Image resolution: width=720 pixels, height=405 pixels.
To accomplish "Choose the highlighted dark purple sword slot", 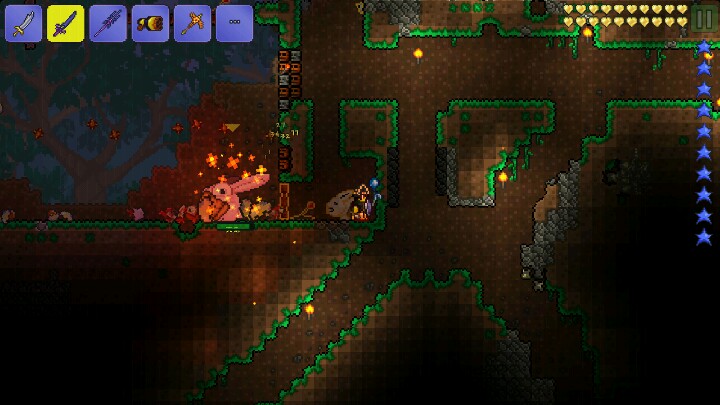I will click(x=66, y=23).
